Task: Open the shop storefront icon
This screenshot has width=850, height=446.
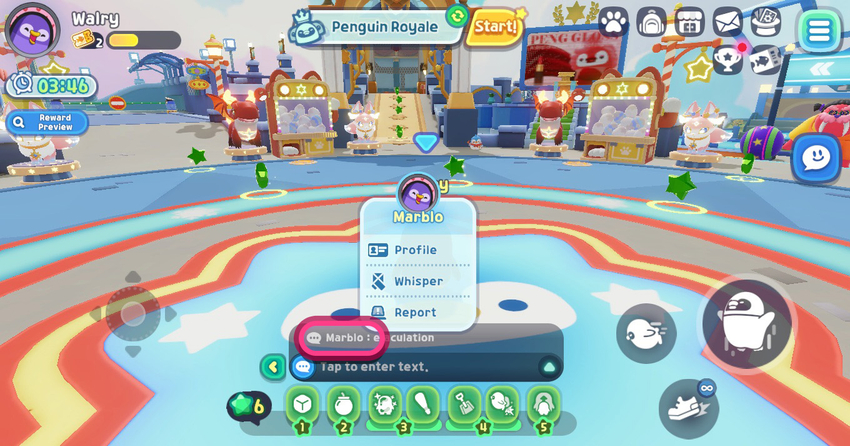Action: (x=690, y=21)
